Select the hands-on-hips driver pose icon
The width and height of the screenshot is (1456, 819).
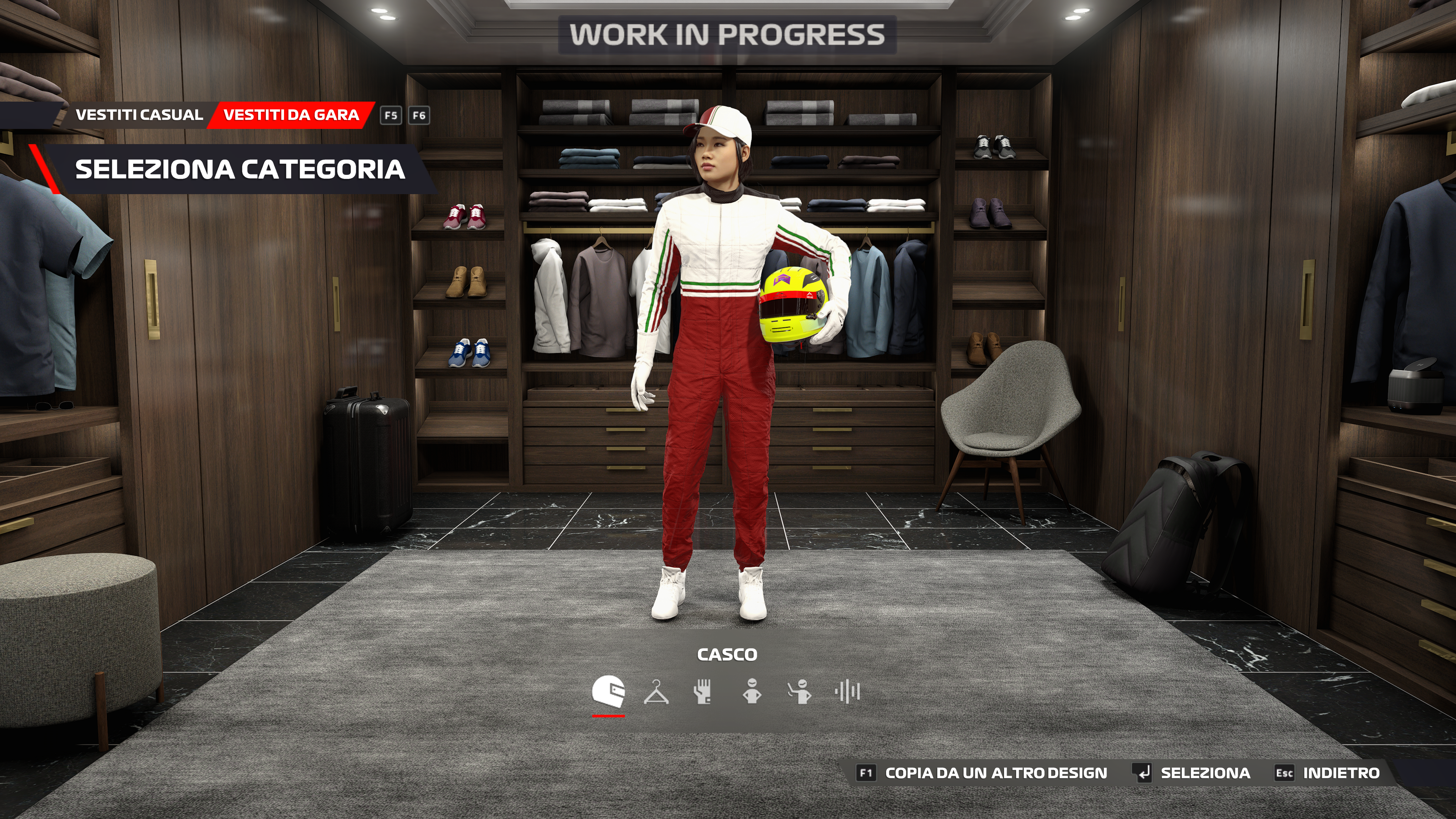(752, 692)
